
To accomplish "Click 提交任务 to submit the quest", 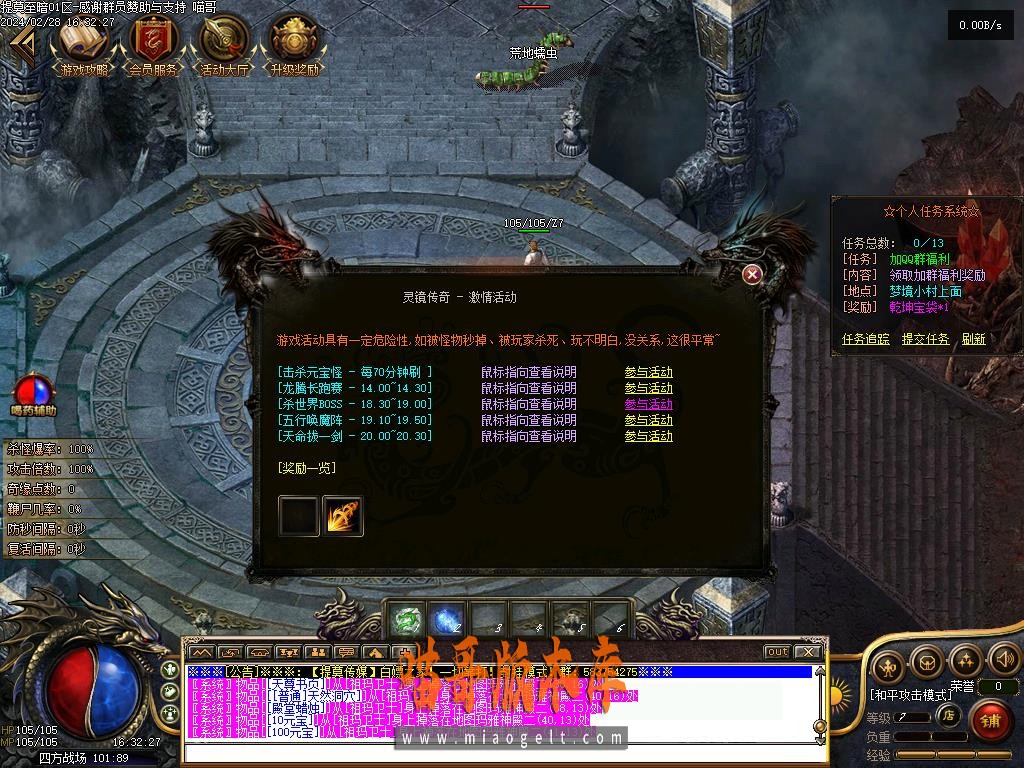I will coord(925,339).
